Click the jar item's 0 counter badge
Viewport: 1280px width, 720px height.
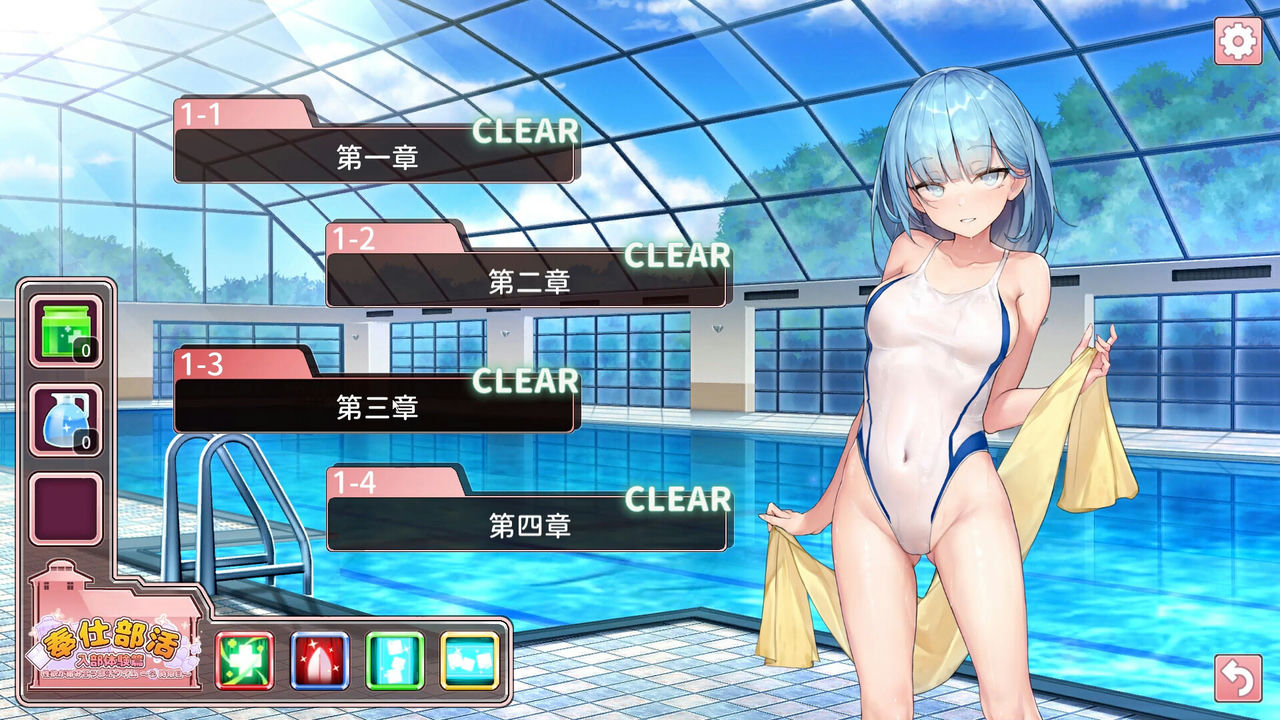click(x=85, y=349)
